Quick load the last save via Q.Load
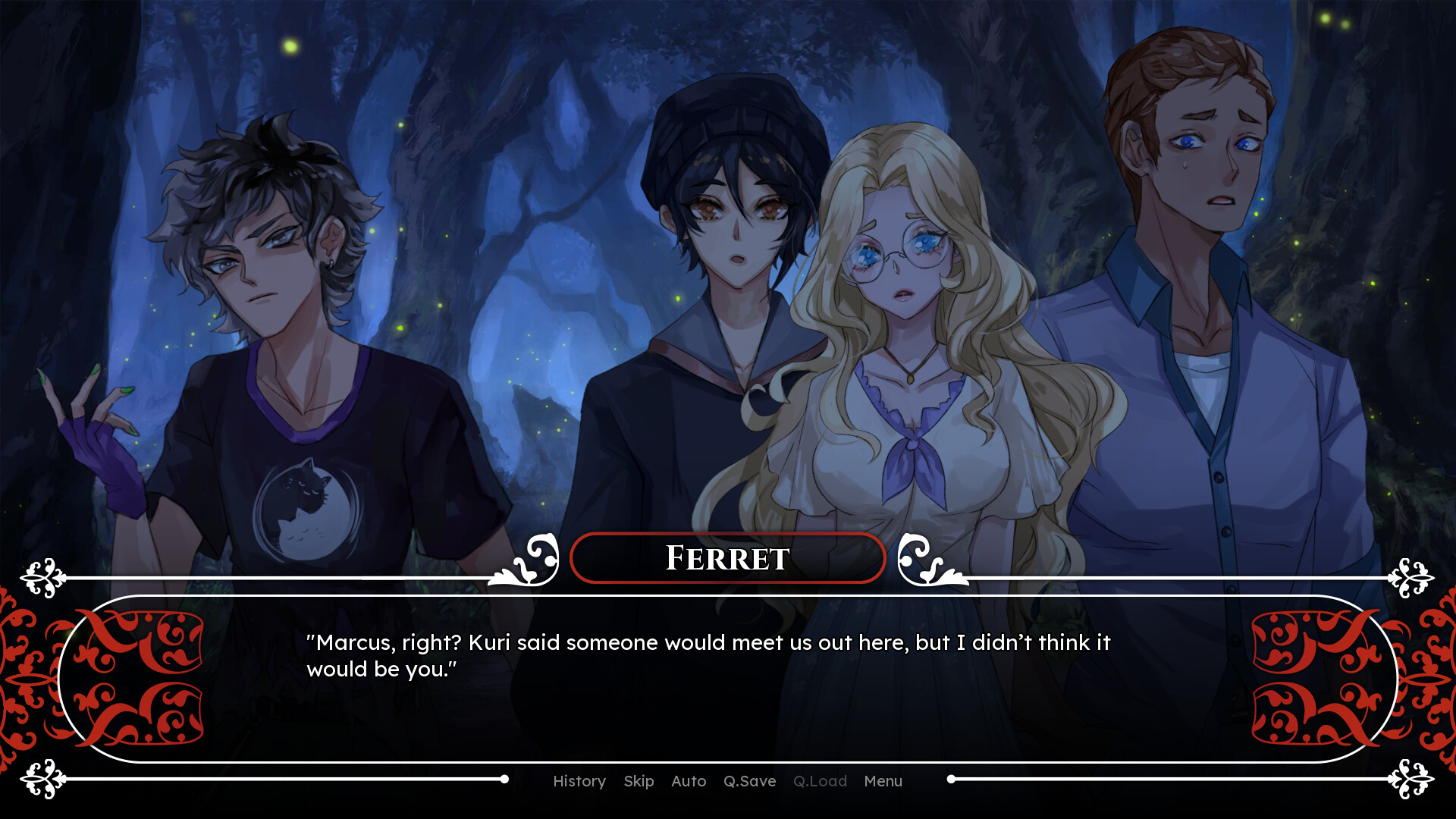Viewport: 1456px width, 819px height. [820, 781]
